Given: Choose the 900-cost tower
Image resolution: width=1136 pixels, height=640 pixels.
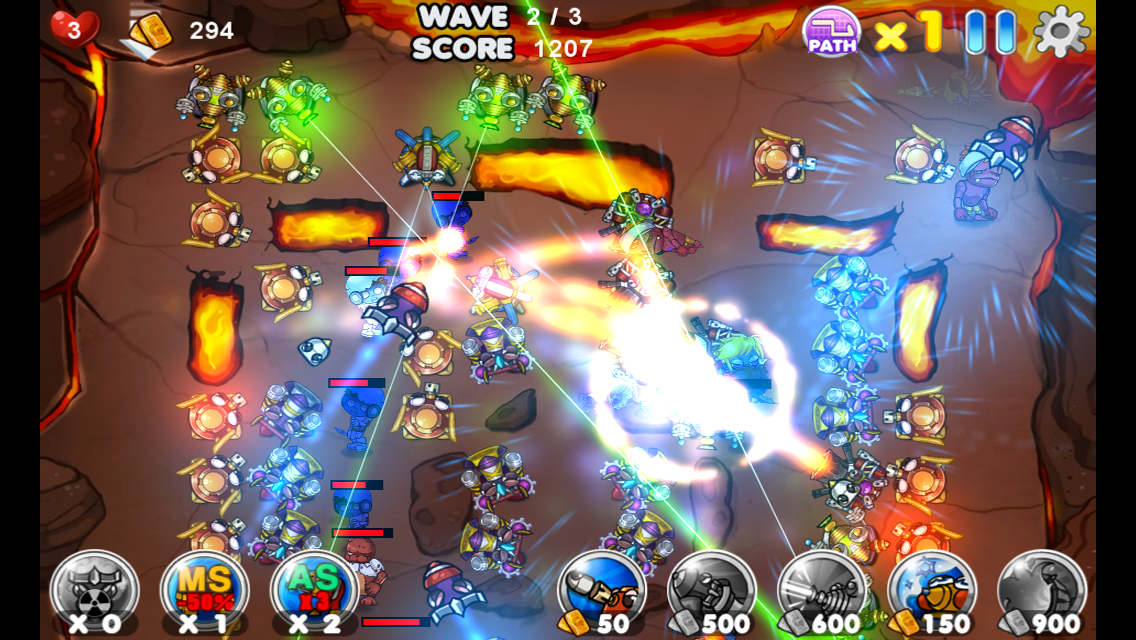Looking at the screenshot, I should (1042, 592).
